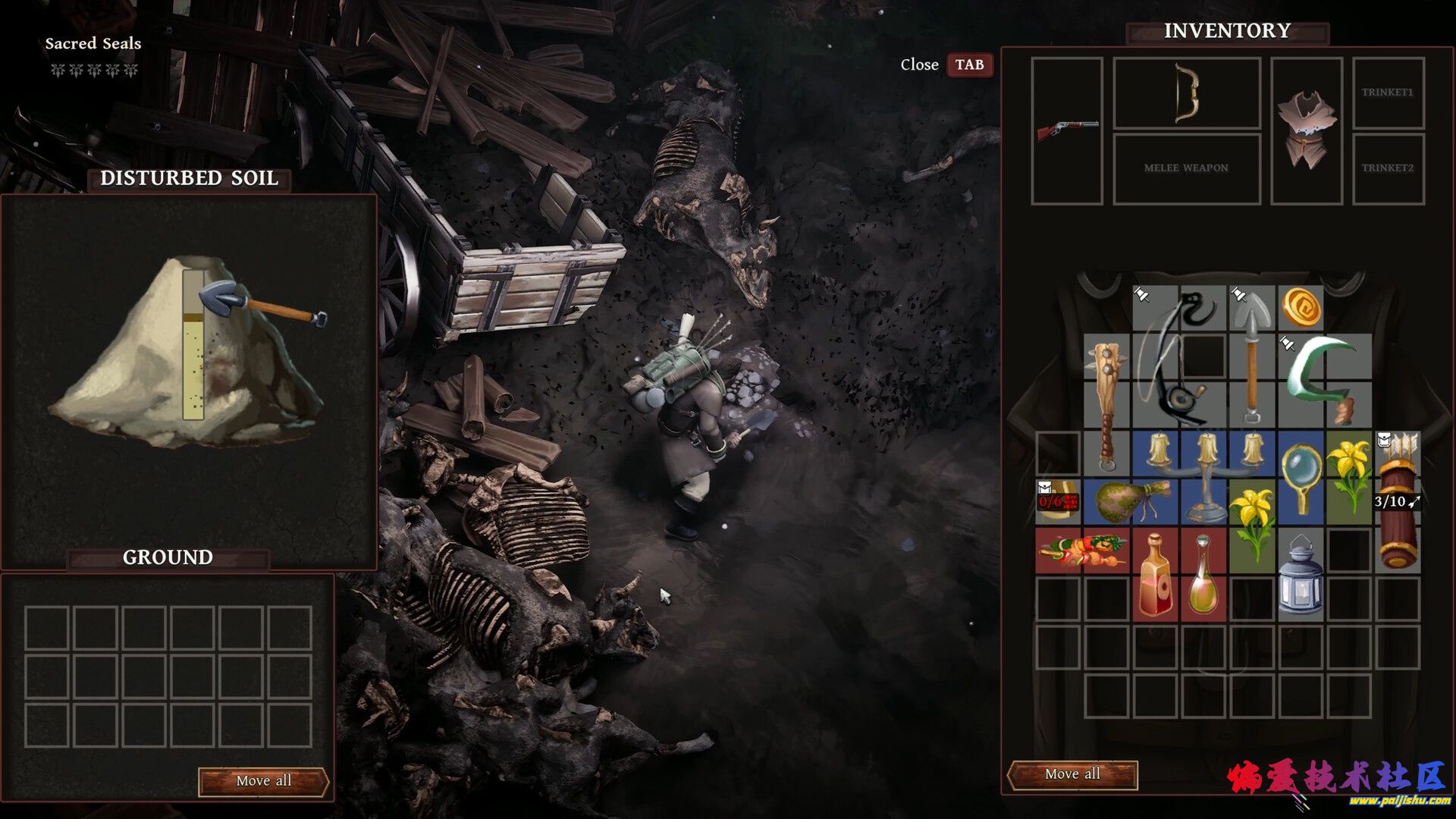This screenshot has width=1456, height=819.
Task: Select the Trinket1 equipment slot
Action: pyautogui.click(x=1388, y=93)
